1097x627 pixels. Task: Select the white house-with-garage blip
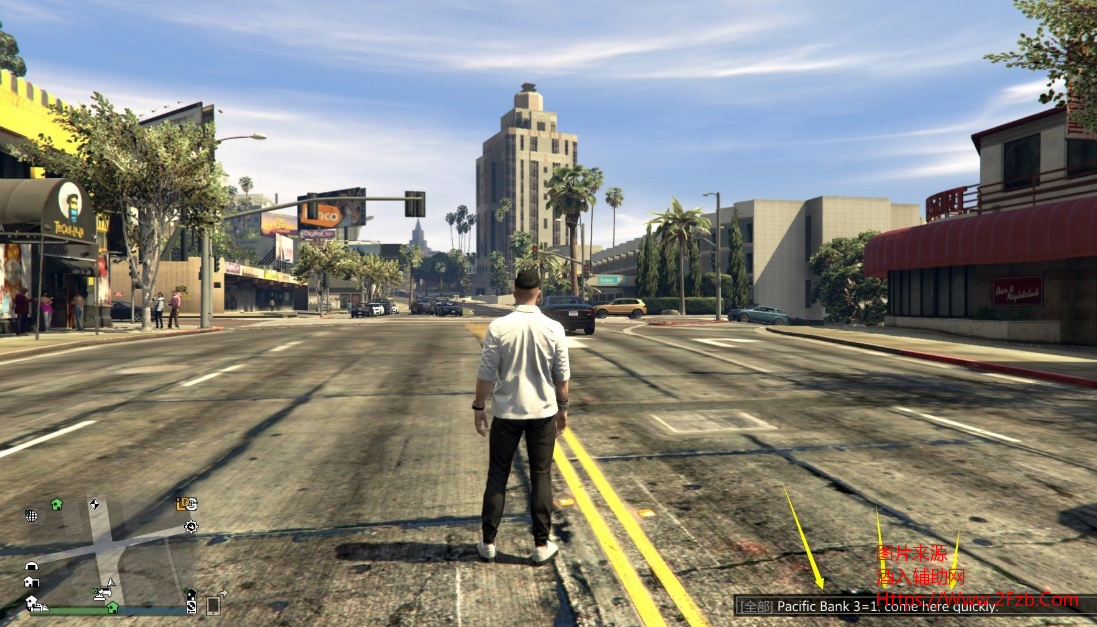31,581
